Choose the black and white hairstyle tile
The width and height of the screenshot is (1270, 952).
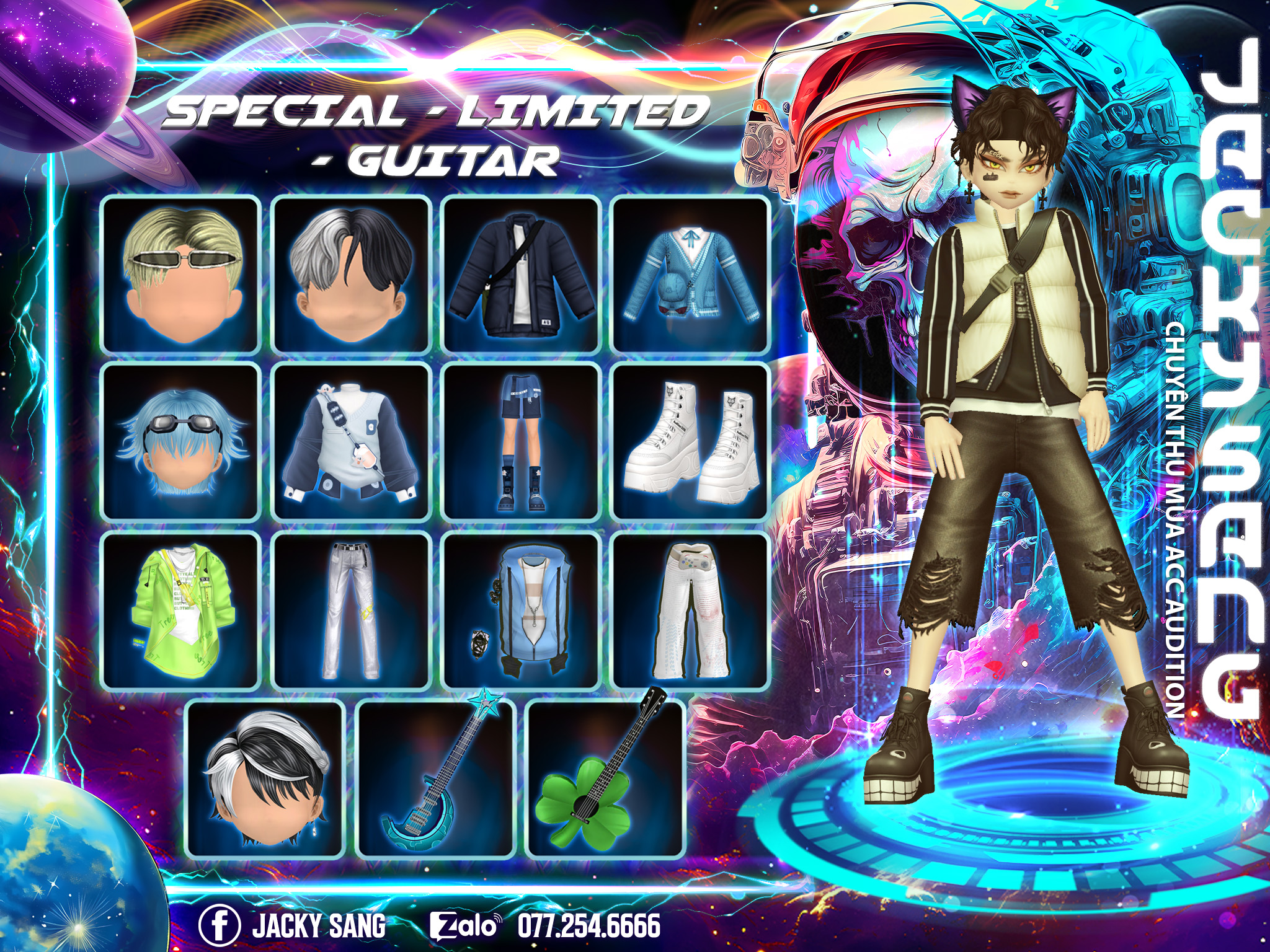[x=265, y=778]
